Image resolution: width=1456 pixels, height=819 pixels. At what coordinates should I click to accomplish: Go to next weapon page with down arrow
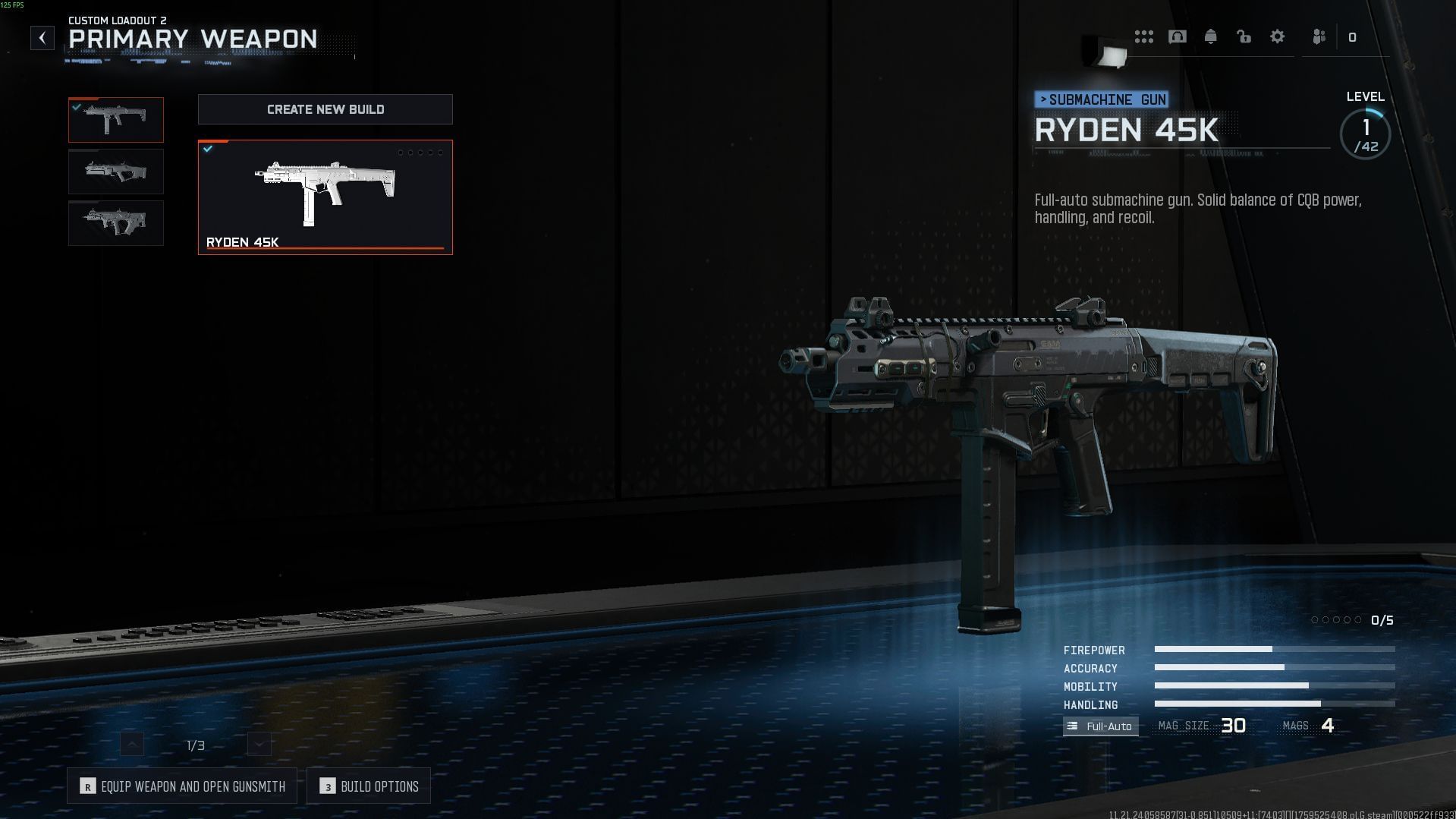point(259,745)
